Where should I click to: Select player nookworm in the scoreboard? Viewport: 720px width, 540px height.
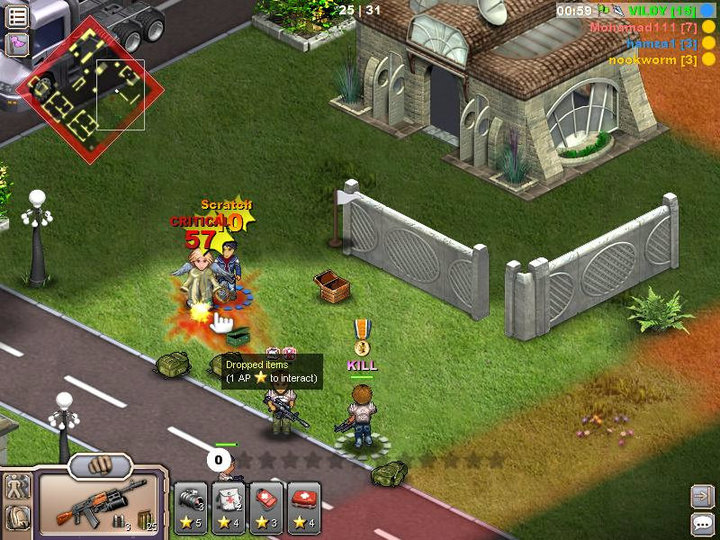pos(653,60)
